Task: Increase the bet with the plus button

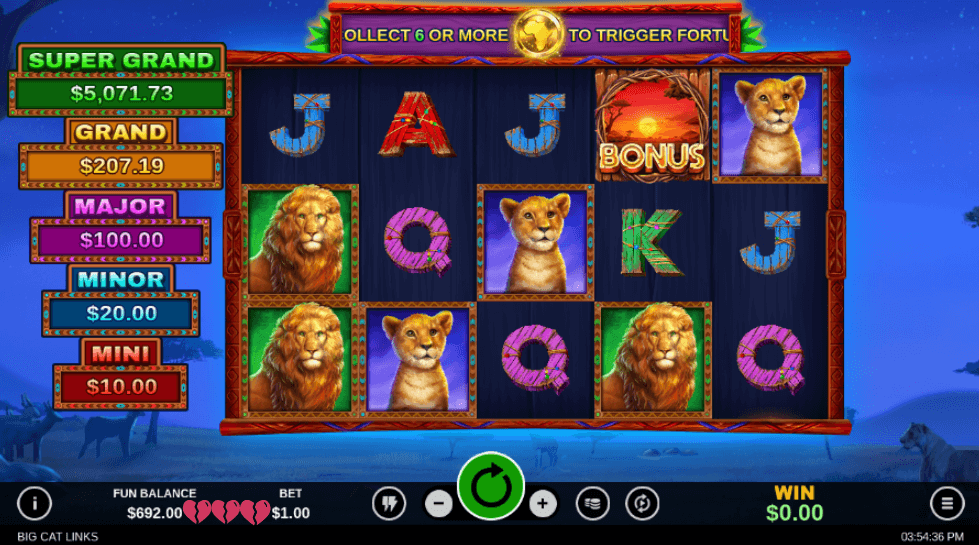Action: pyautogui.click(x=542, y=503)
